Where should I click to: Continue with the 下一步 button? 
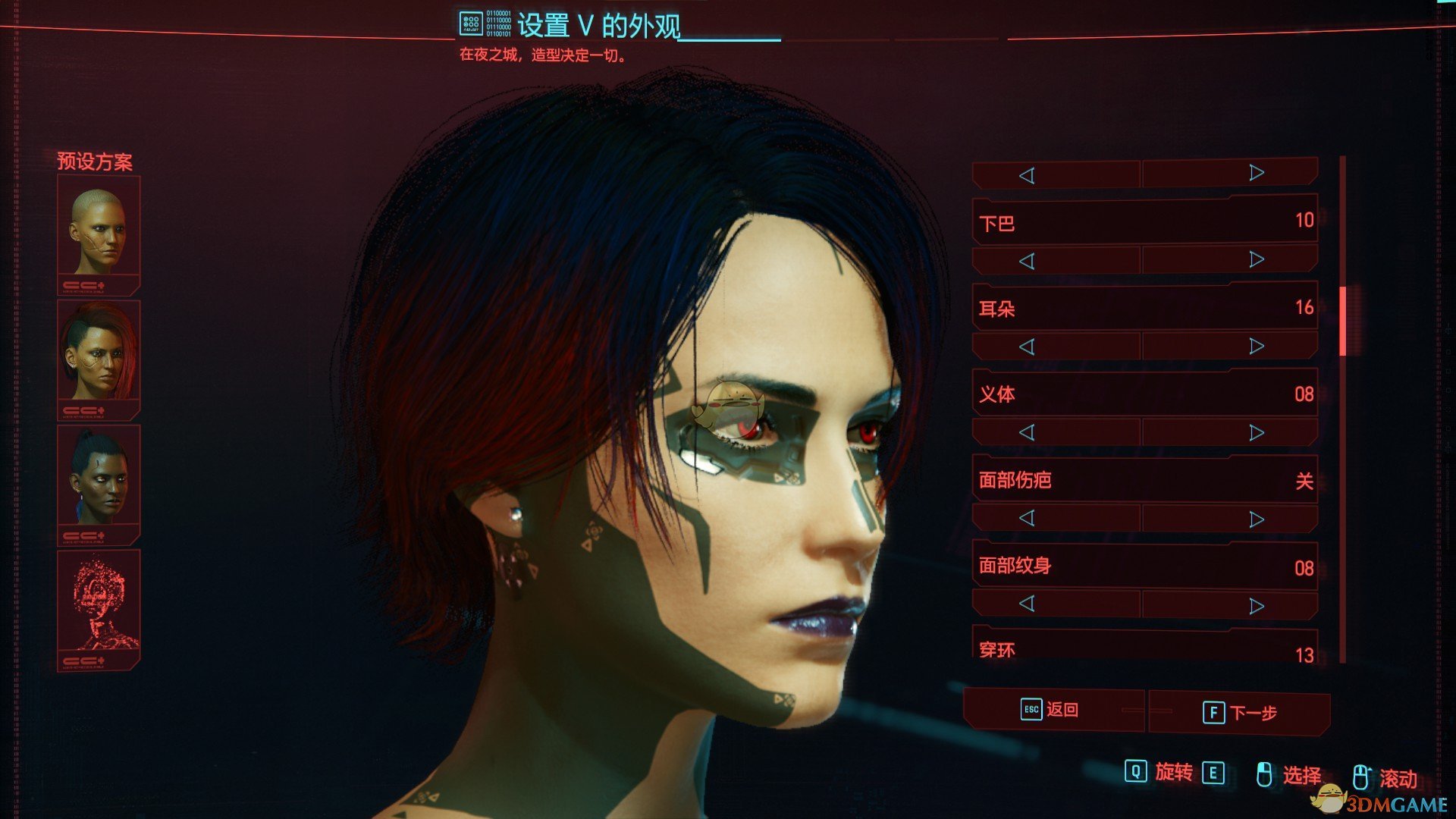[x=1241, y=713]
